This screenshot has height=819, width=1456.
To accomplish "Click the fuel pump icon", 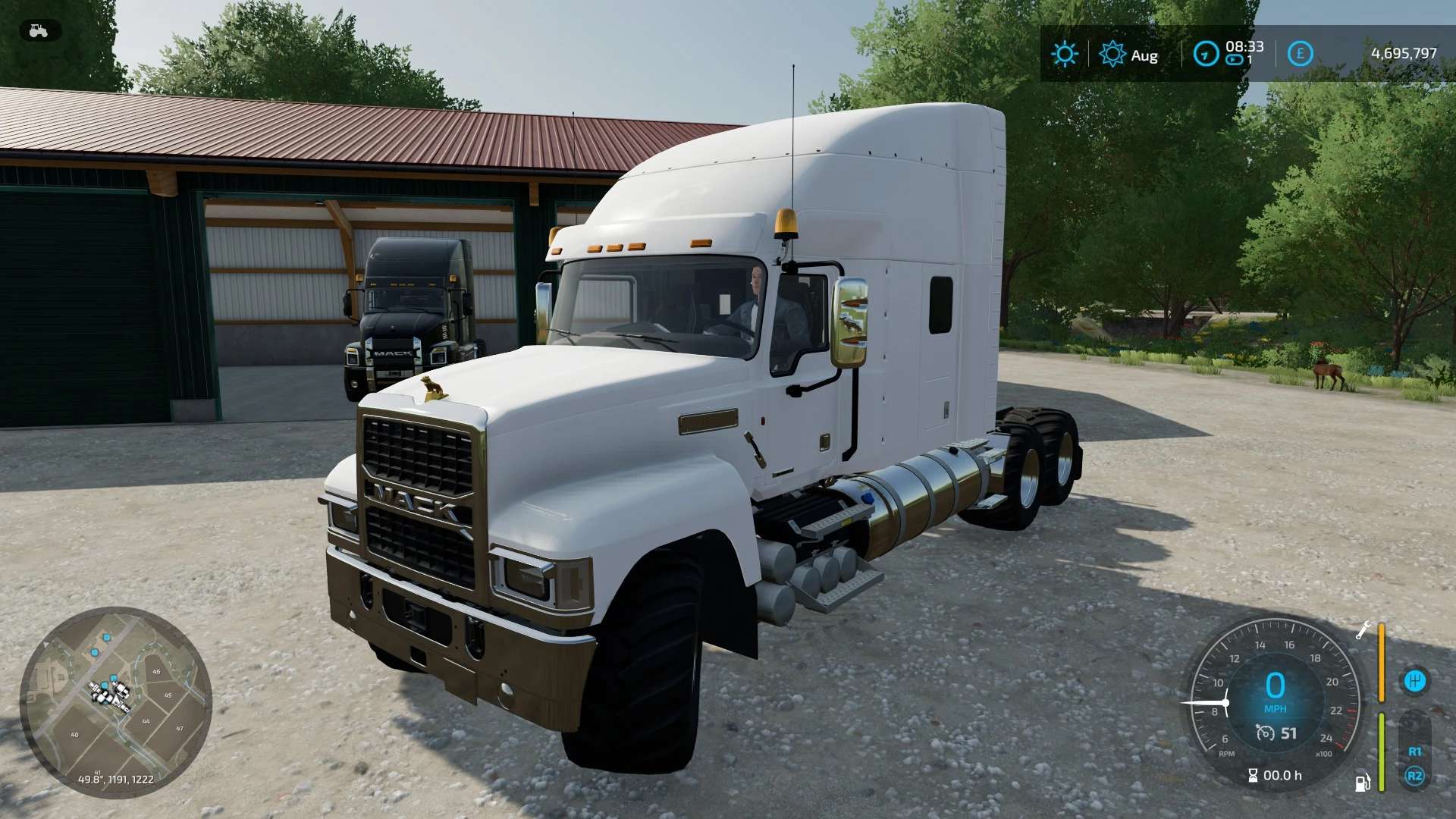I will click(1363, 782).
